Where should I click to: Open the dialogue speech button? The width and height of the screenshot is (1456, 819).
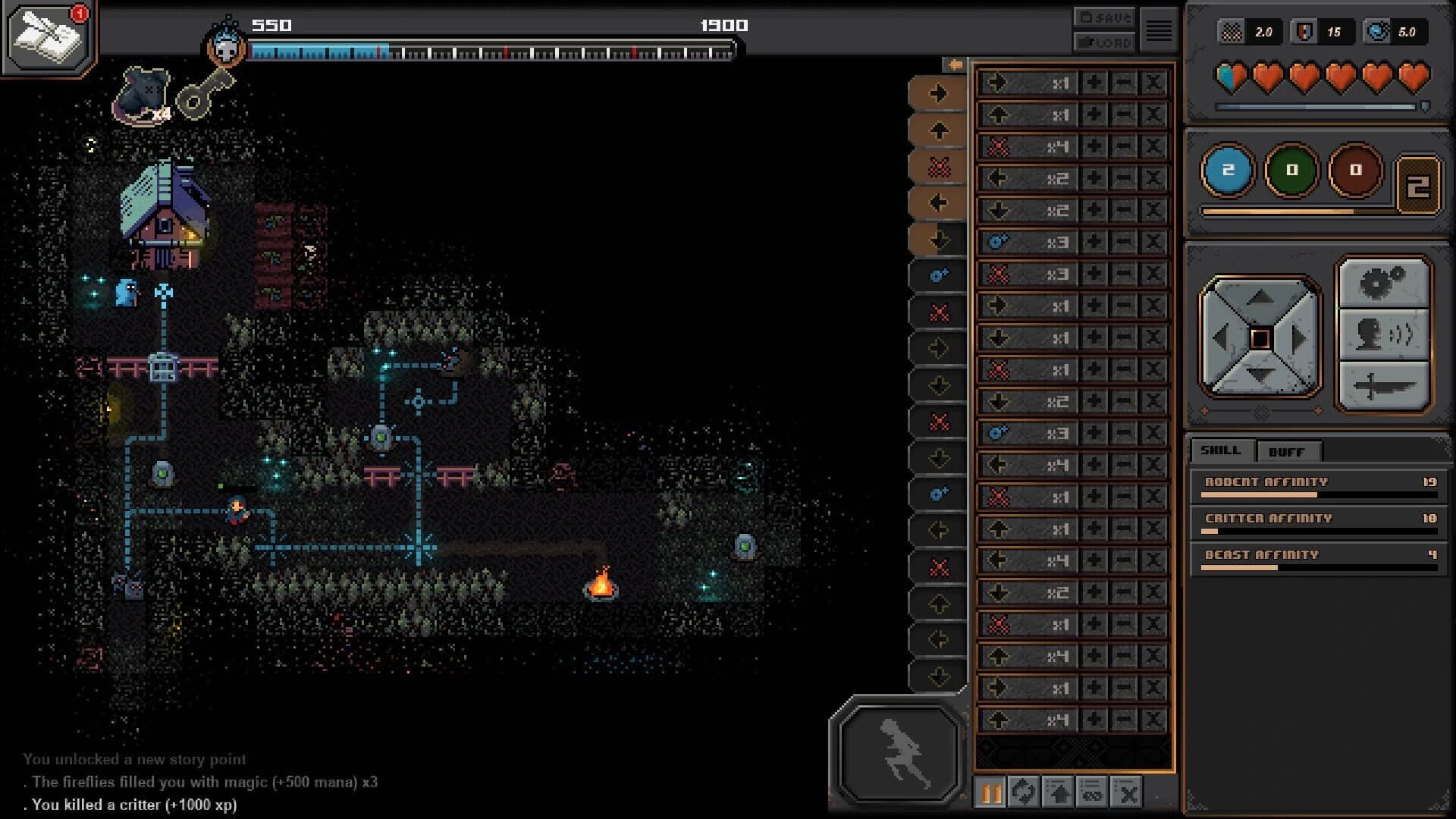[1385, 334]
